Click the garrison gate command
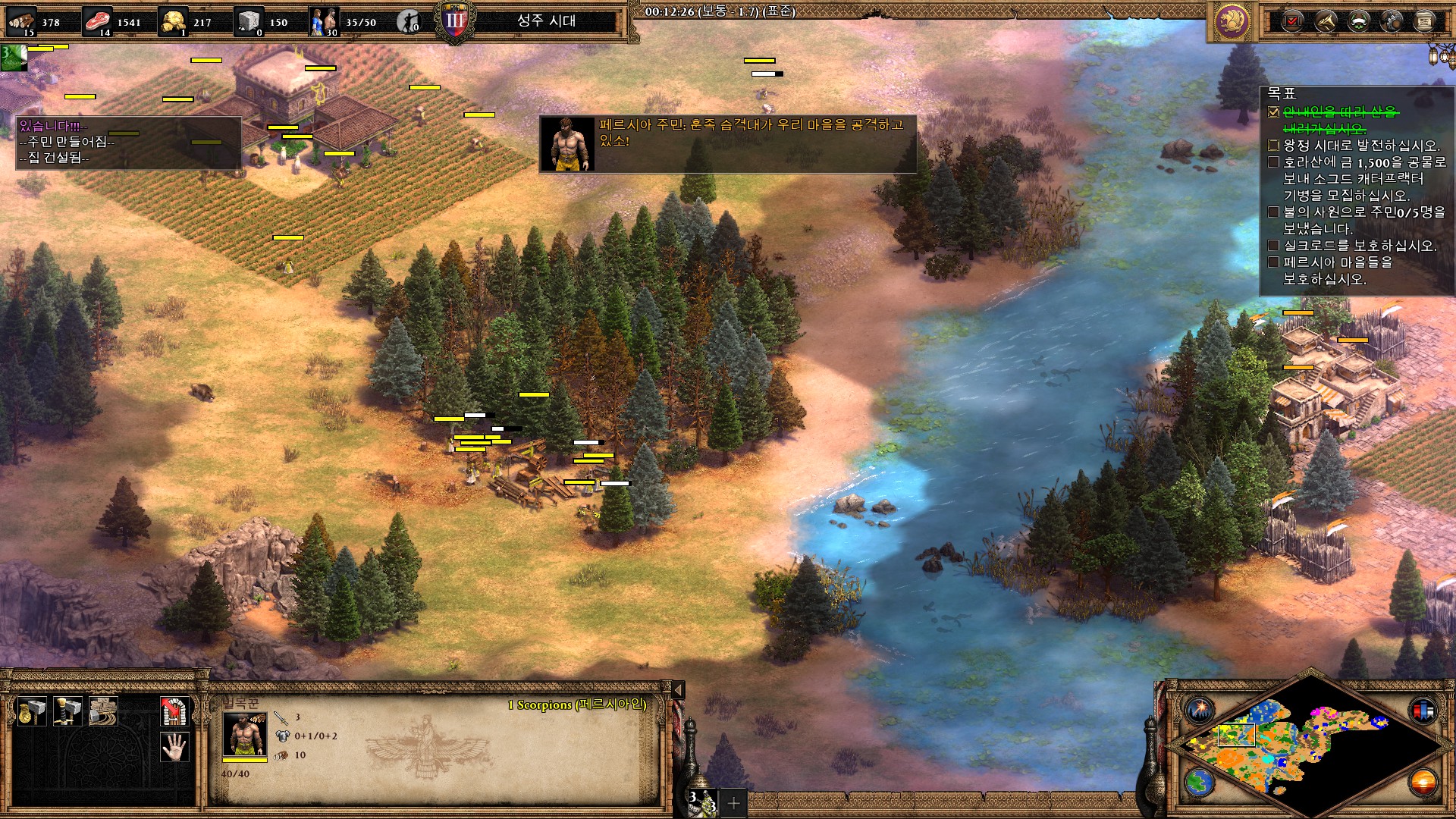The width and height of the screenshot is (1456, 819). tap(174, 711)
